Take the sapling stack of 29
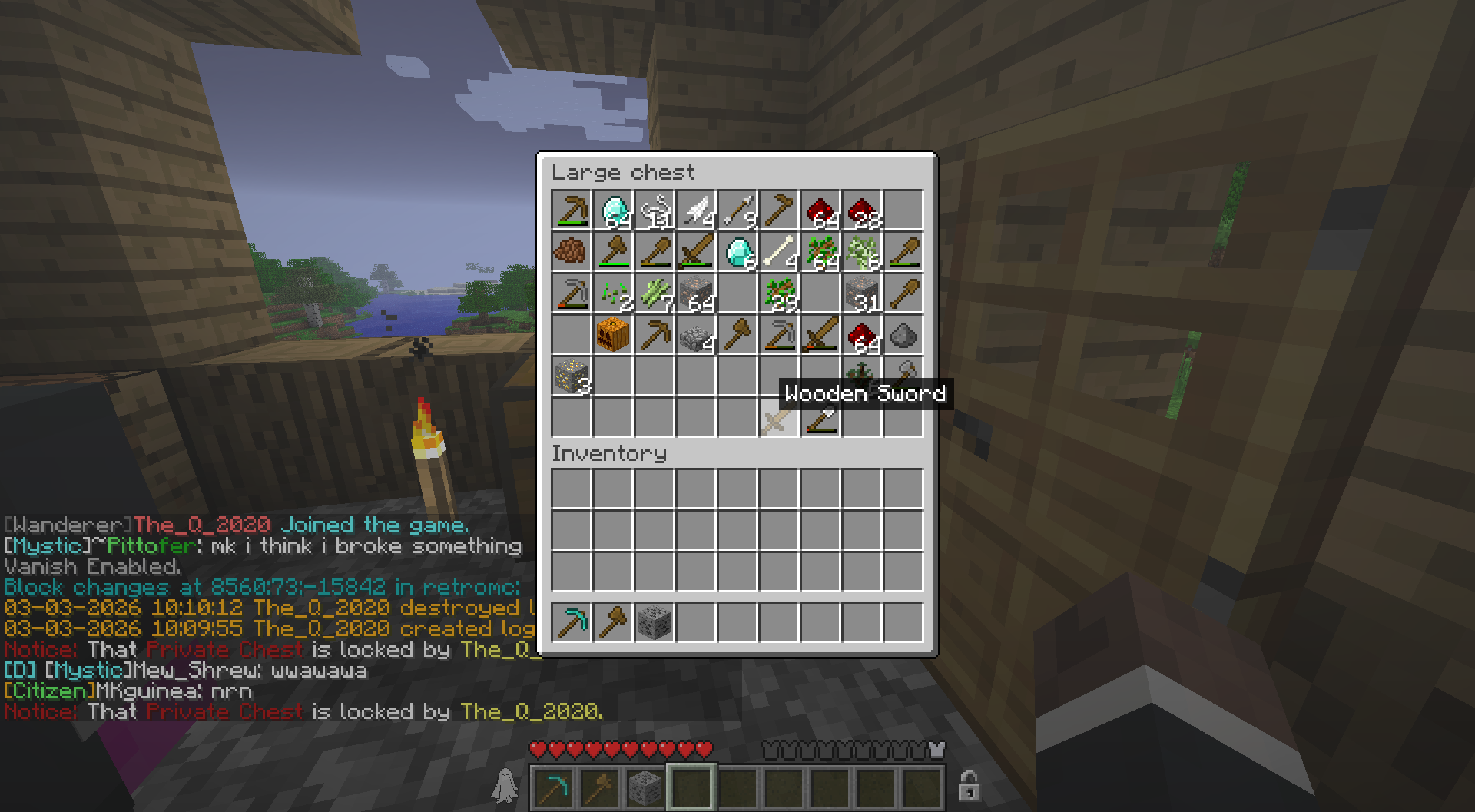This screenshot has height=812, width=1475. tap(779, 293)
